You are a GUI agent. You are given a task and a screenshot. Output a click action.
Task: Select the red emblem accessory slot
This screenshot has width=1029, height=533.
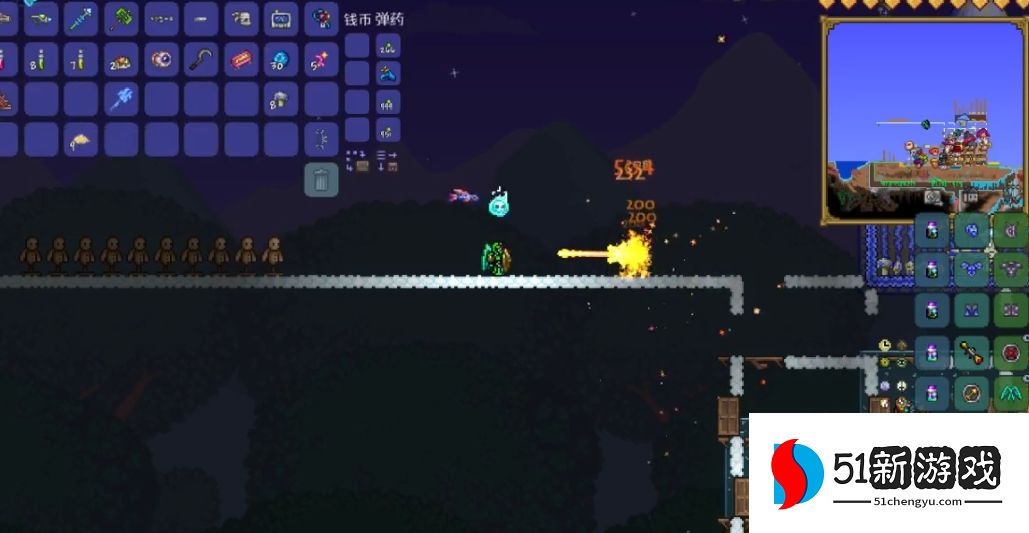pyautogui.click(x=1011, y=353)
